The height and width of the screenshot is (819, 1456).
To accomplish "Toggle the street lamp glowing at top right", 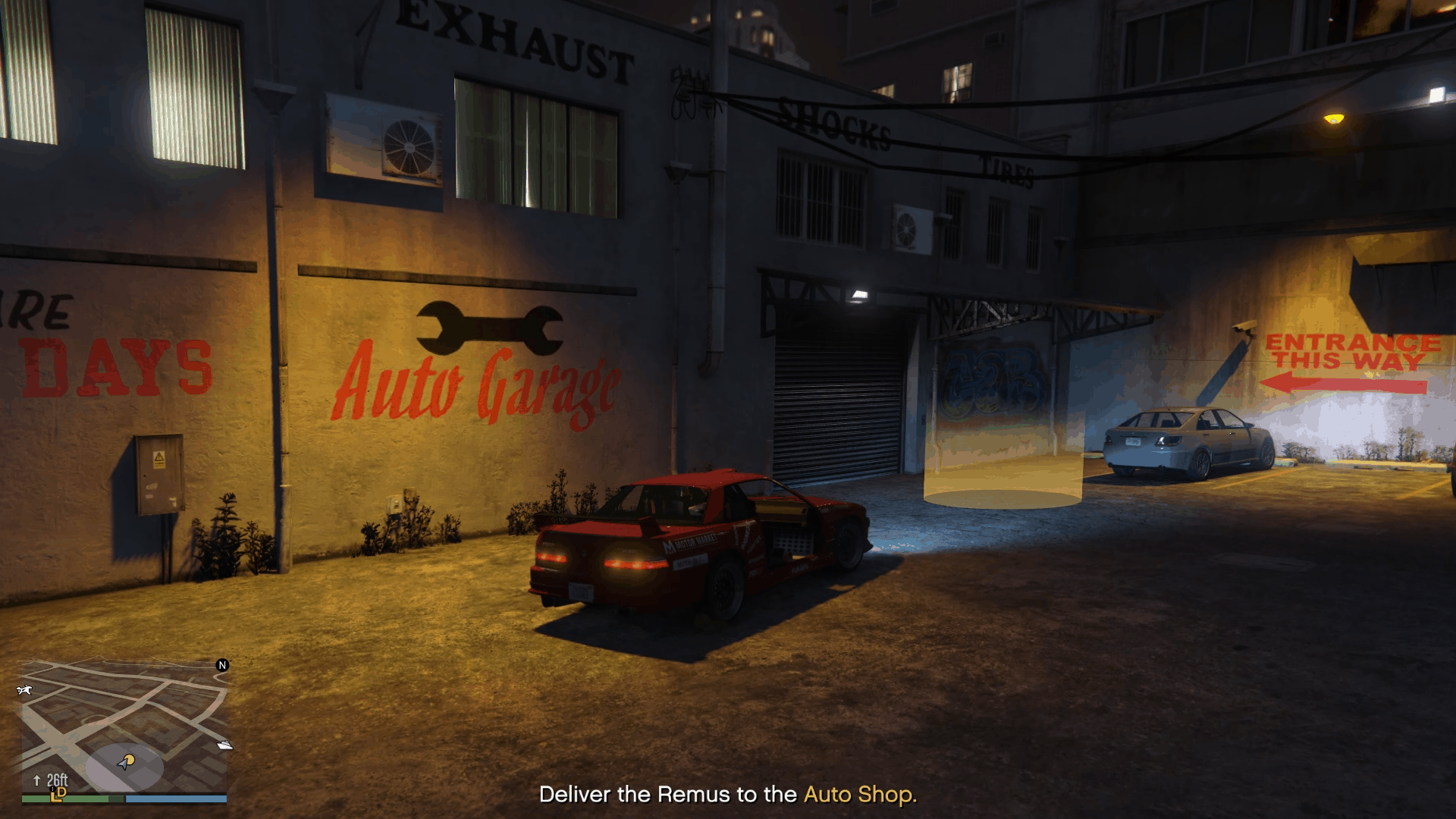I will [1332, 118].
